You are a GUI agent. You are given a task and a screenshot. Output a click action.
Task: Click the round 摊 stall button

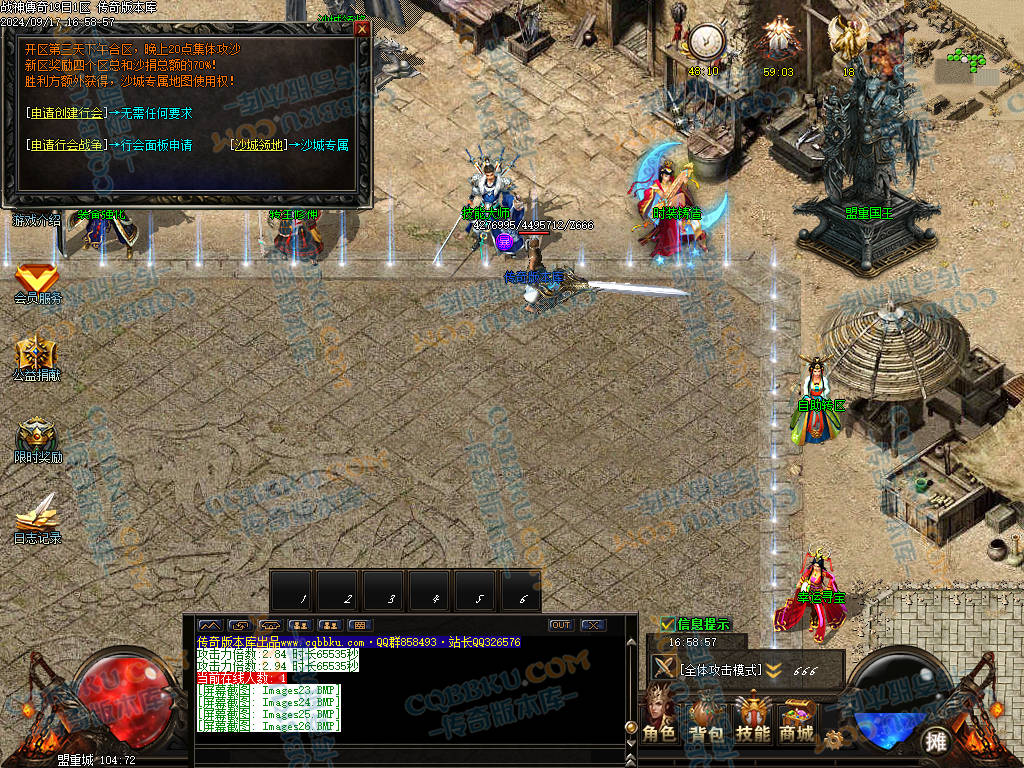935,741
